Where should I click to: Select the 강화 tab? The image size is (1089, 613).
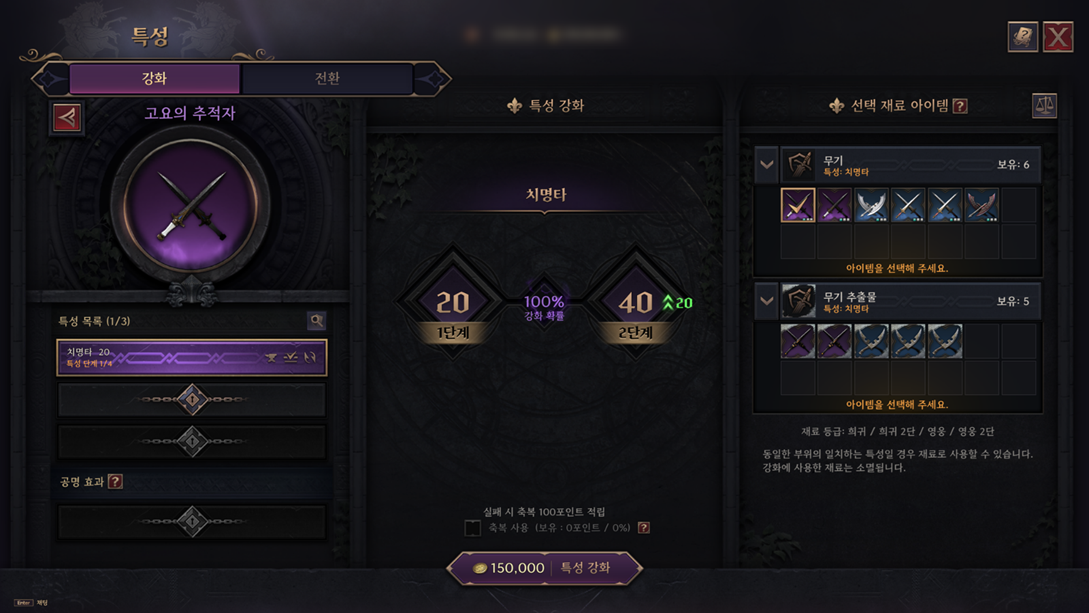154,78
